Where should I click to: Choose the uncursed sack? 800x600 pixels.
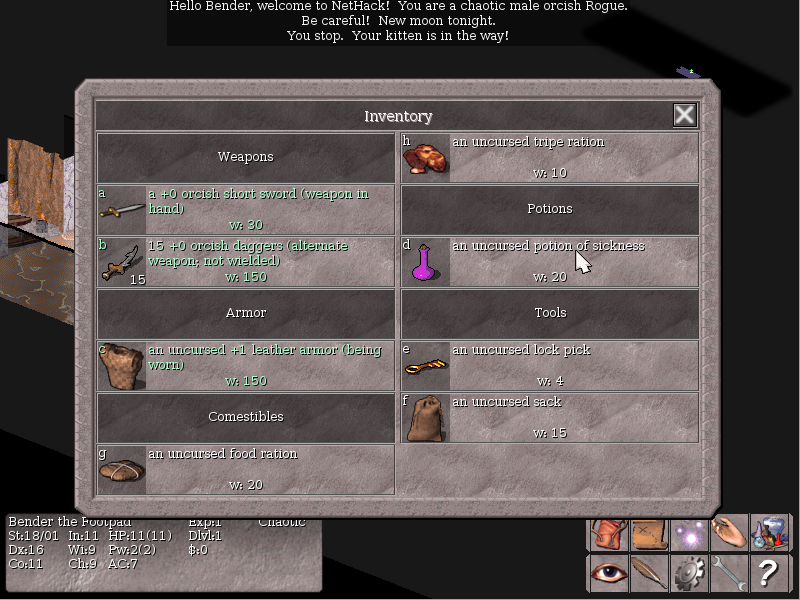(549, 417)
